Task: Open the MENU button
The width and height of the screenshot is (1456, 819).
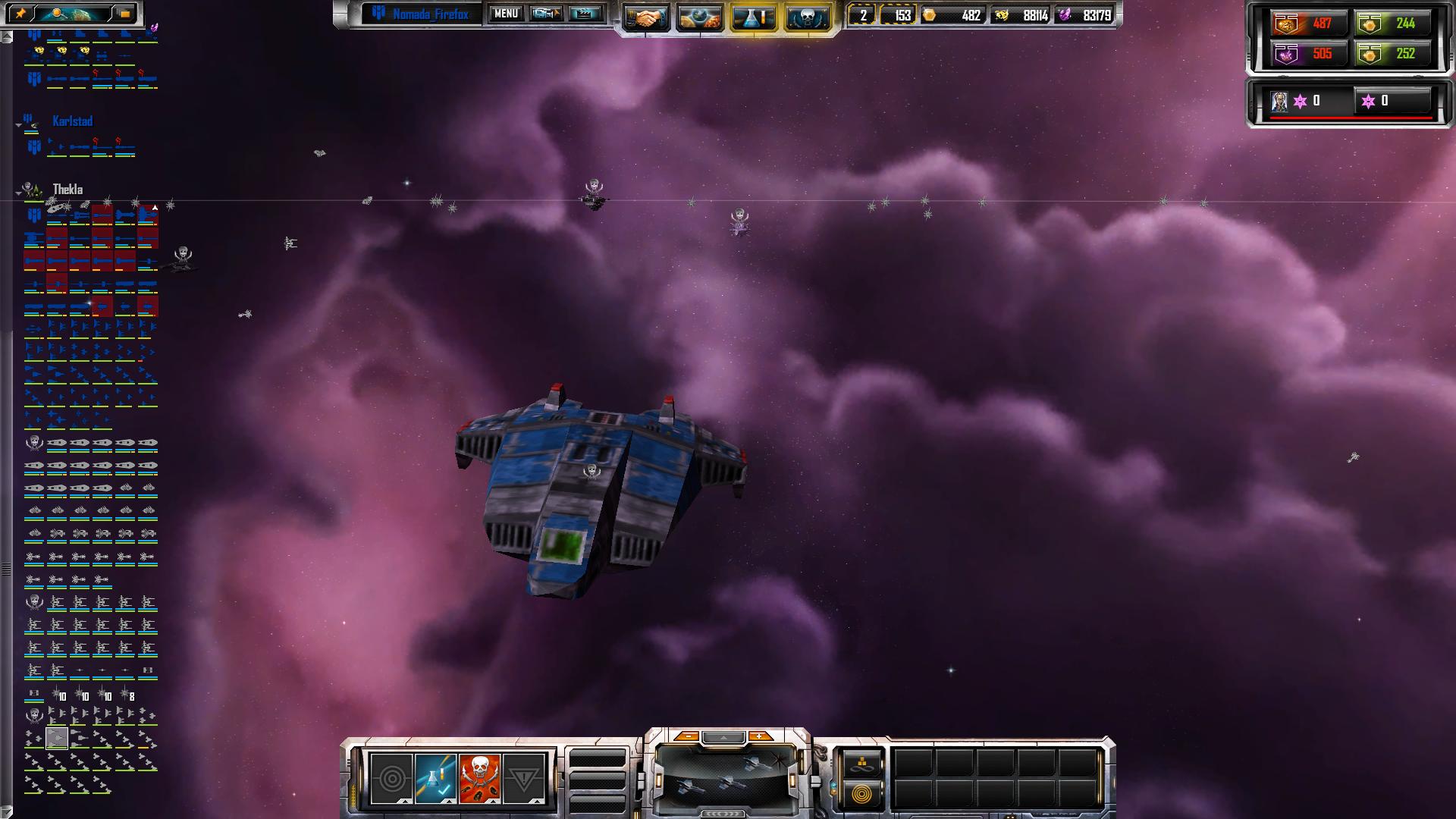Action: (506, 14)
